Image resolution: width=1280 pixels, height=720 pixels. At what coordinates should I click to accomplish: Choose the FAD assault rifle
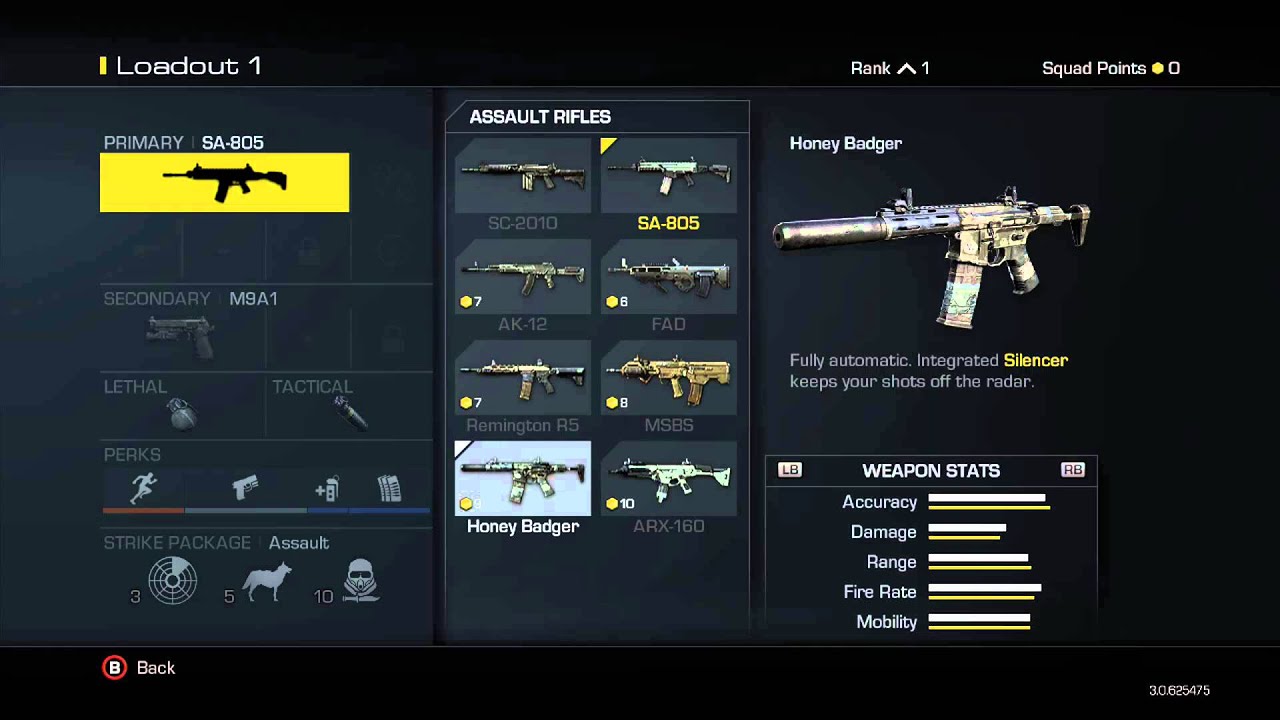tap(668, 277)
